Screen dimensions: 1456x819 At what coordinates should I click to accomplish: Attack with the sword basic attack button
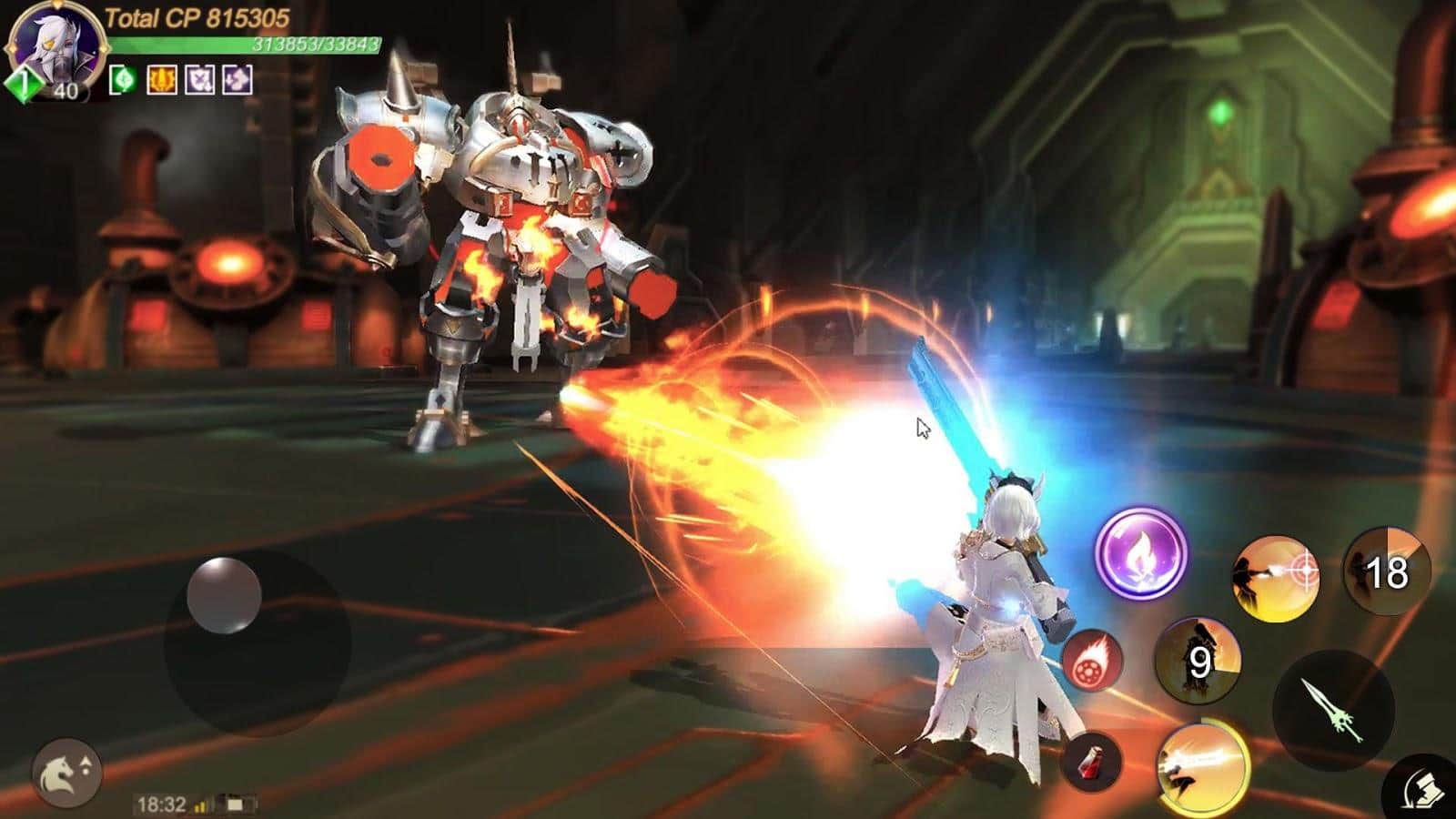pyautogui.click(x=1333, y=709)
